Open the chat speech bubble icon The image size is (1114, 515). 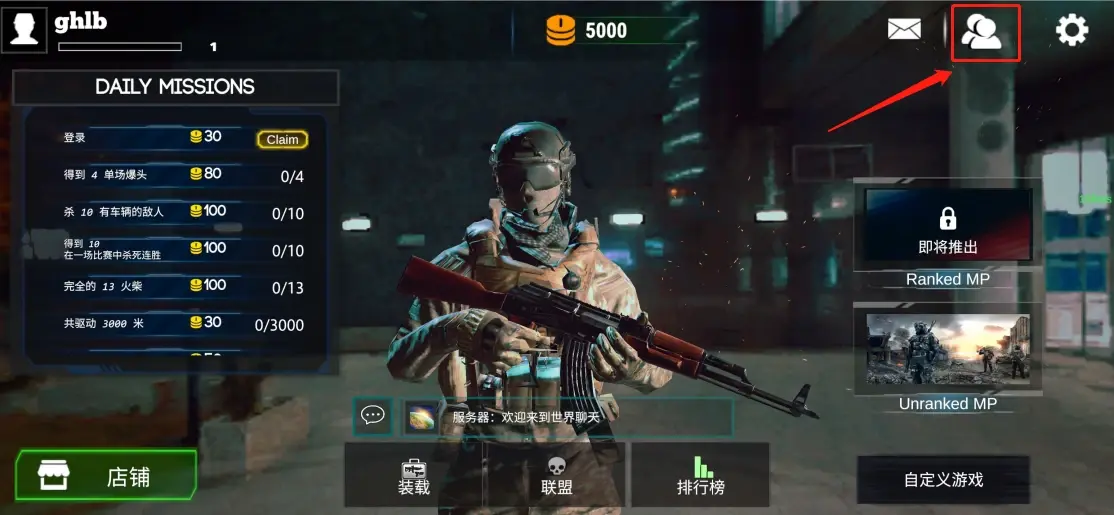373,415
